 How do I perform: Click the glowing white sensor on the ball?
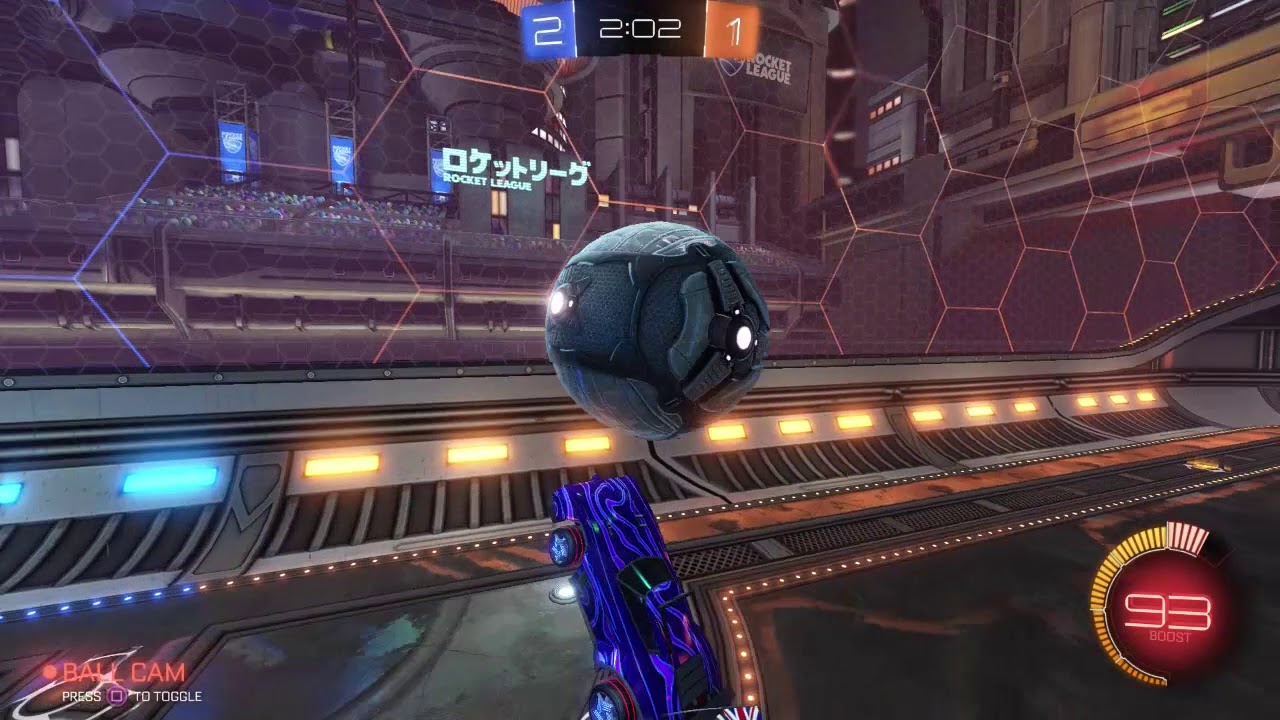(x=741, y=340)
